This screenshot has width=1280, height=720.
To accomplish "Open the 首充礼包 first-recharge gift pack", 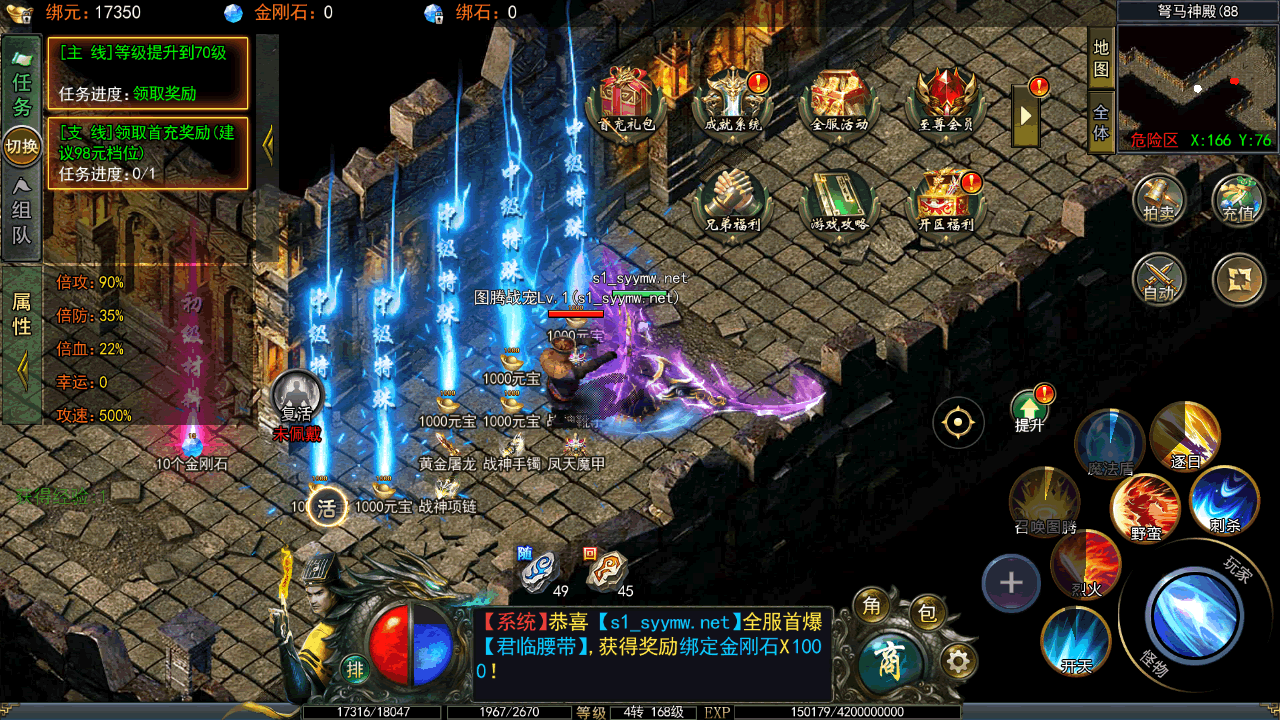I will [627, 100].
